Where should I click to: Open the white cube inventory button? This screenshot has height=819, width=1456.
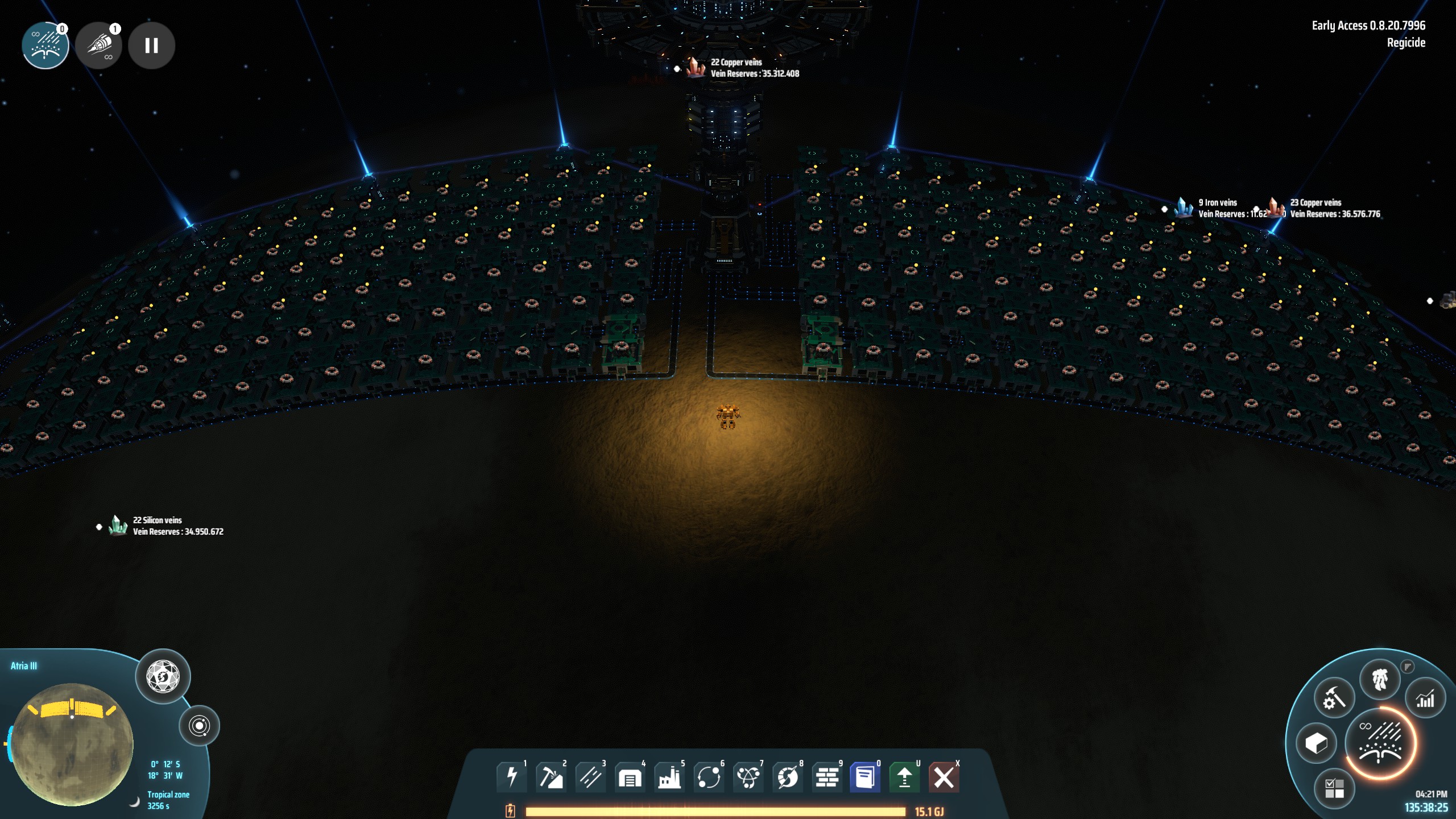1316,743
